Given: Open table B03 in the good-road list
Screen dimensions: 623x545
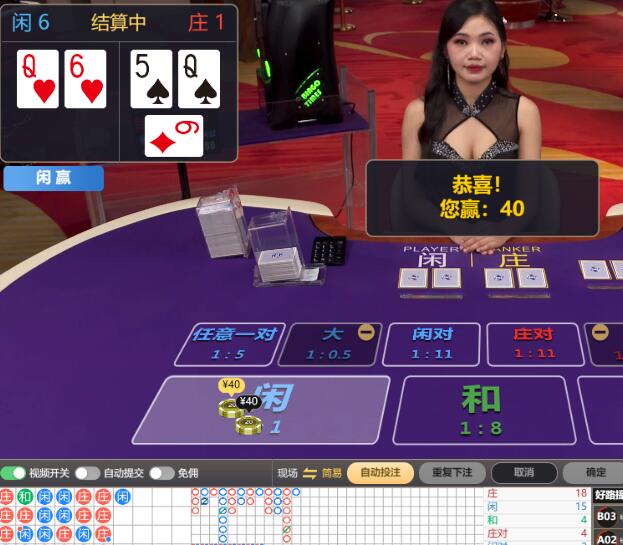Looking at the screenshot, I should click(607, 516).
